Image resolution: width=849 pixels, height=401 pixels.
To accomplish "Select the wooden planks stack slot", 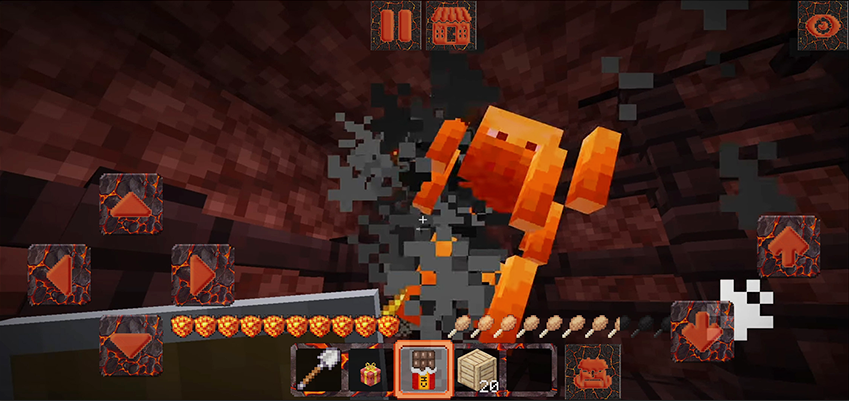I will point(476,370).
